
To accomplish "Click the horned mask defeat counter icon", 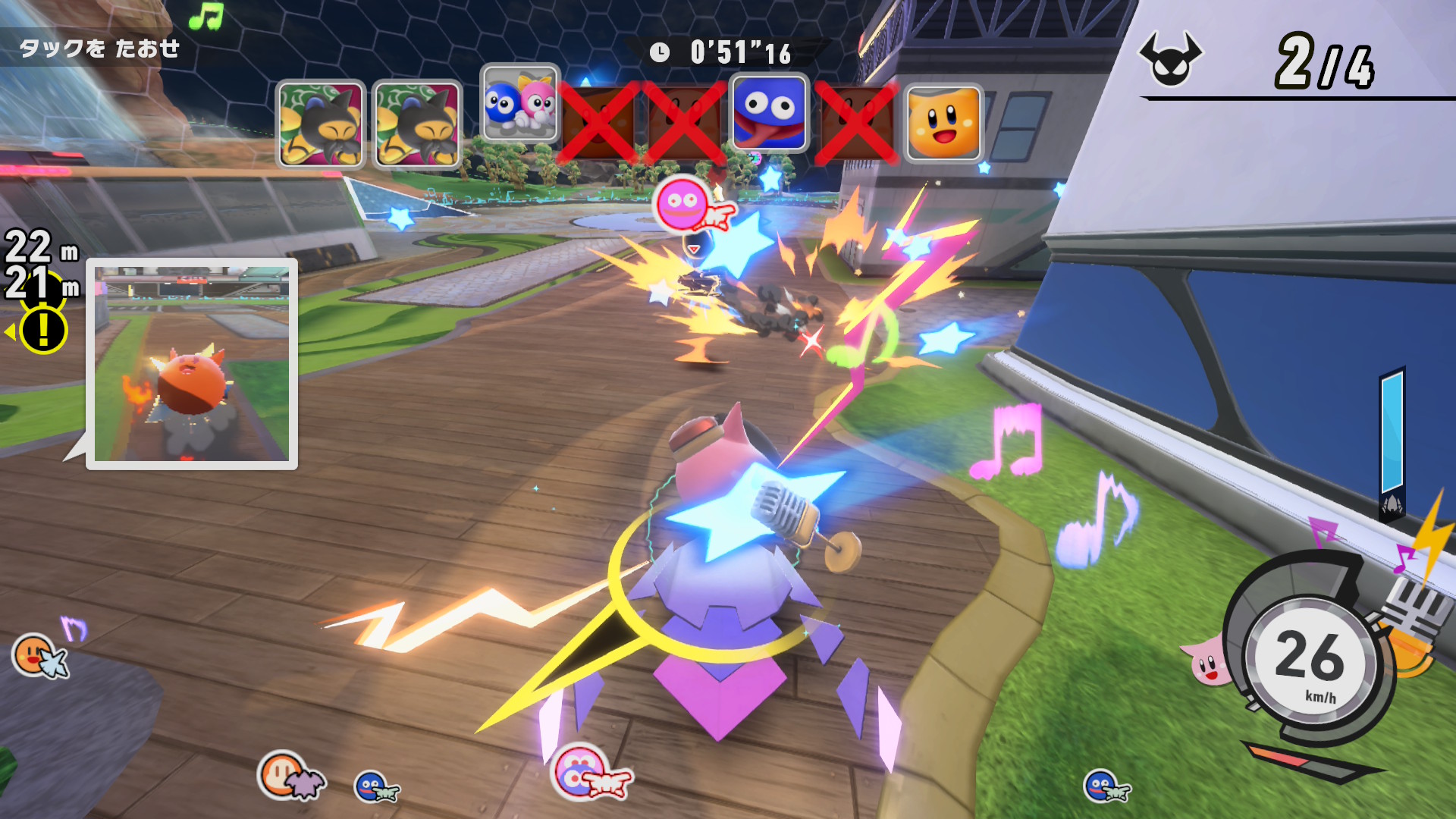I will (x=1170, y=58).
